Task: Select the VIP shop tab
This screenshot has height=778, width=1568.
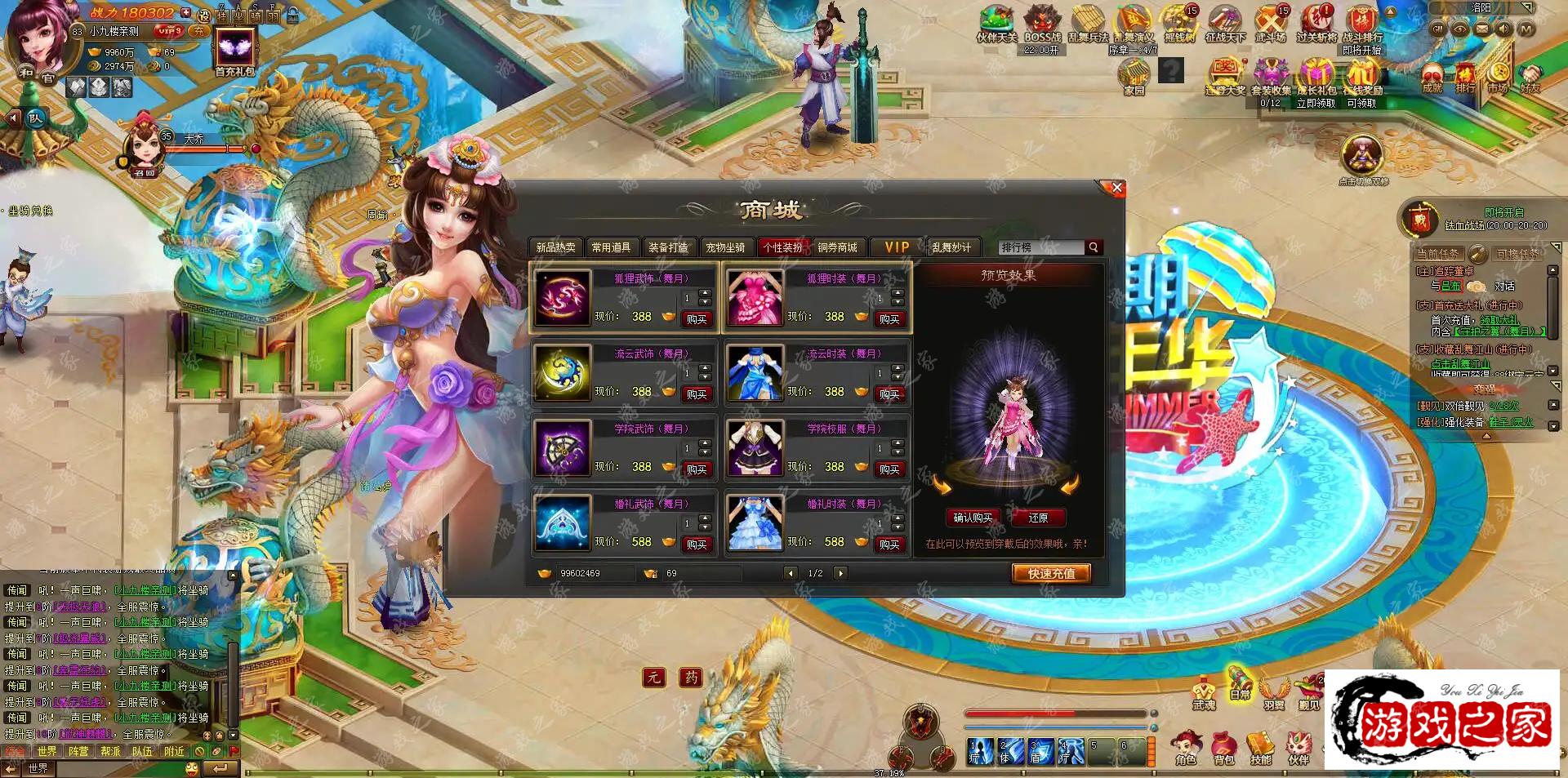Action: [897, 247]
